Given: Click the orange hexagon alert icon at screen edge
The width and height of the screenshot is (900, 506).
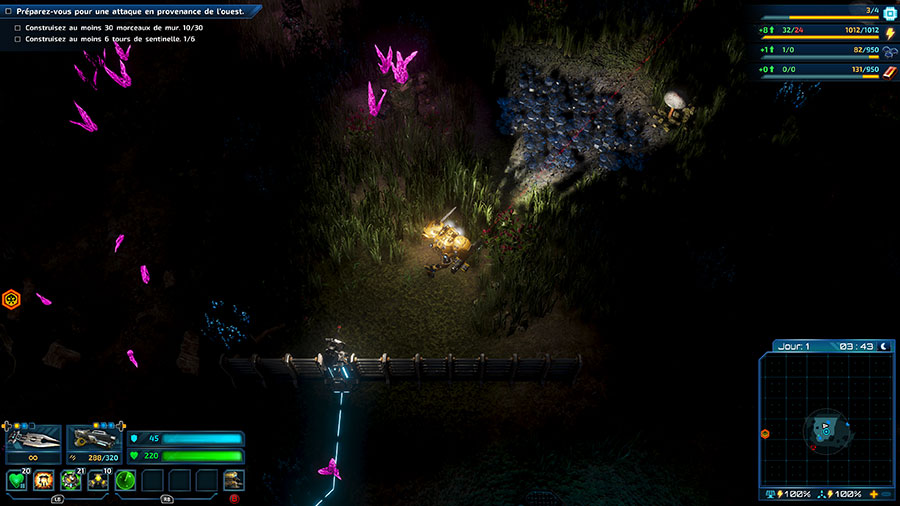Looking at the screenshot, I should 11,298.
